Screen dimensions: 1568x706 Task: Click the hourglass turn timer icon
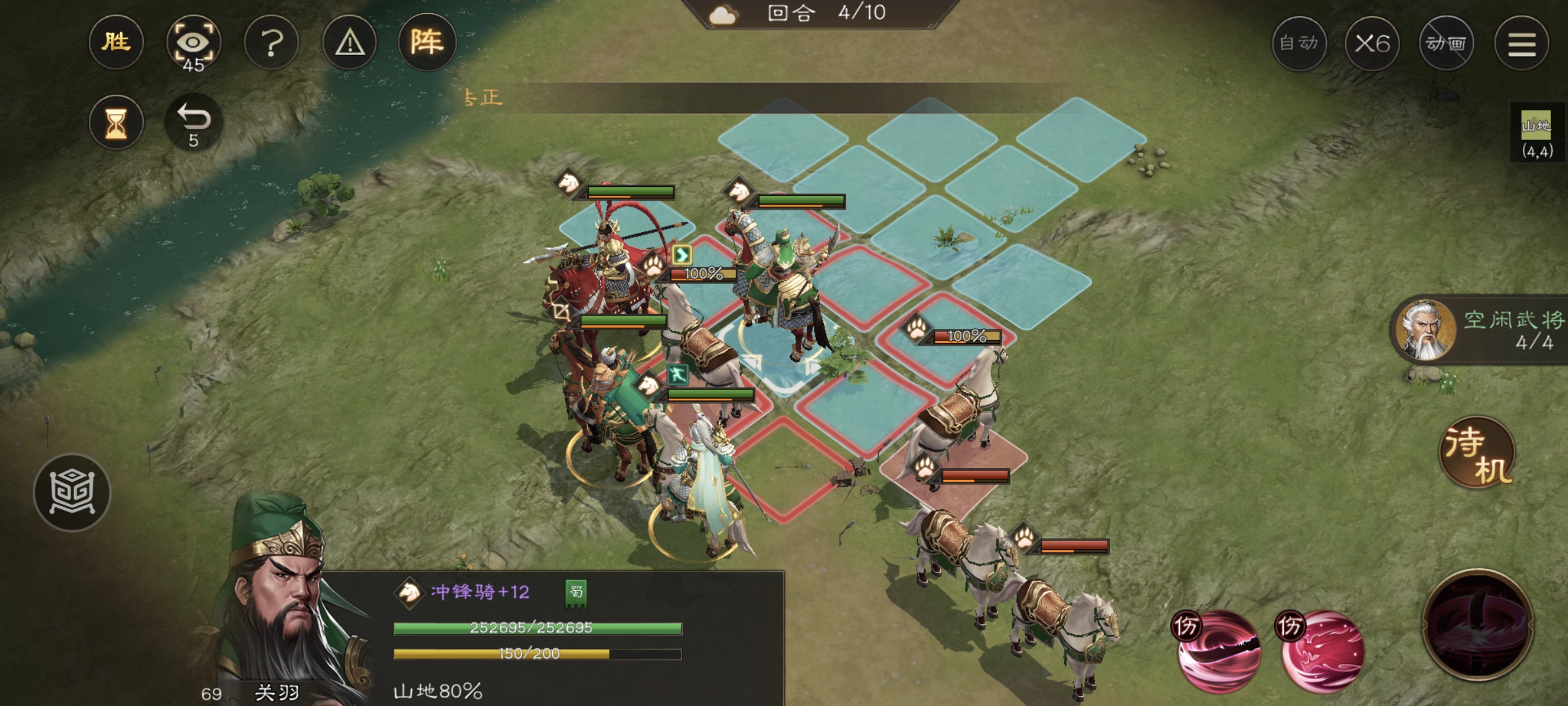116,122
